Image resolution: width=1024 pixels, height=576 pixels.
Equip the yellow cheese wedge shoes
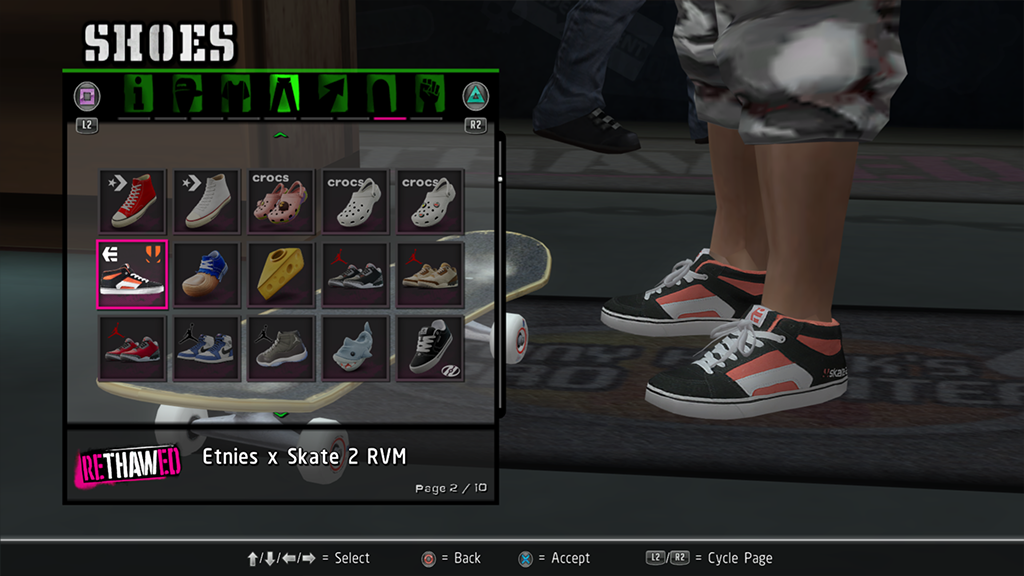pyautogui.click(x=282, y=274)
